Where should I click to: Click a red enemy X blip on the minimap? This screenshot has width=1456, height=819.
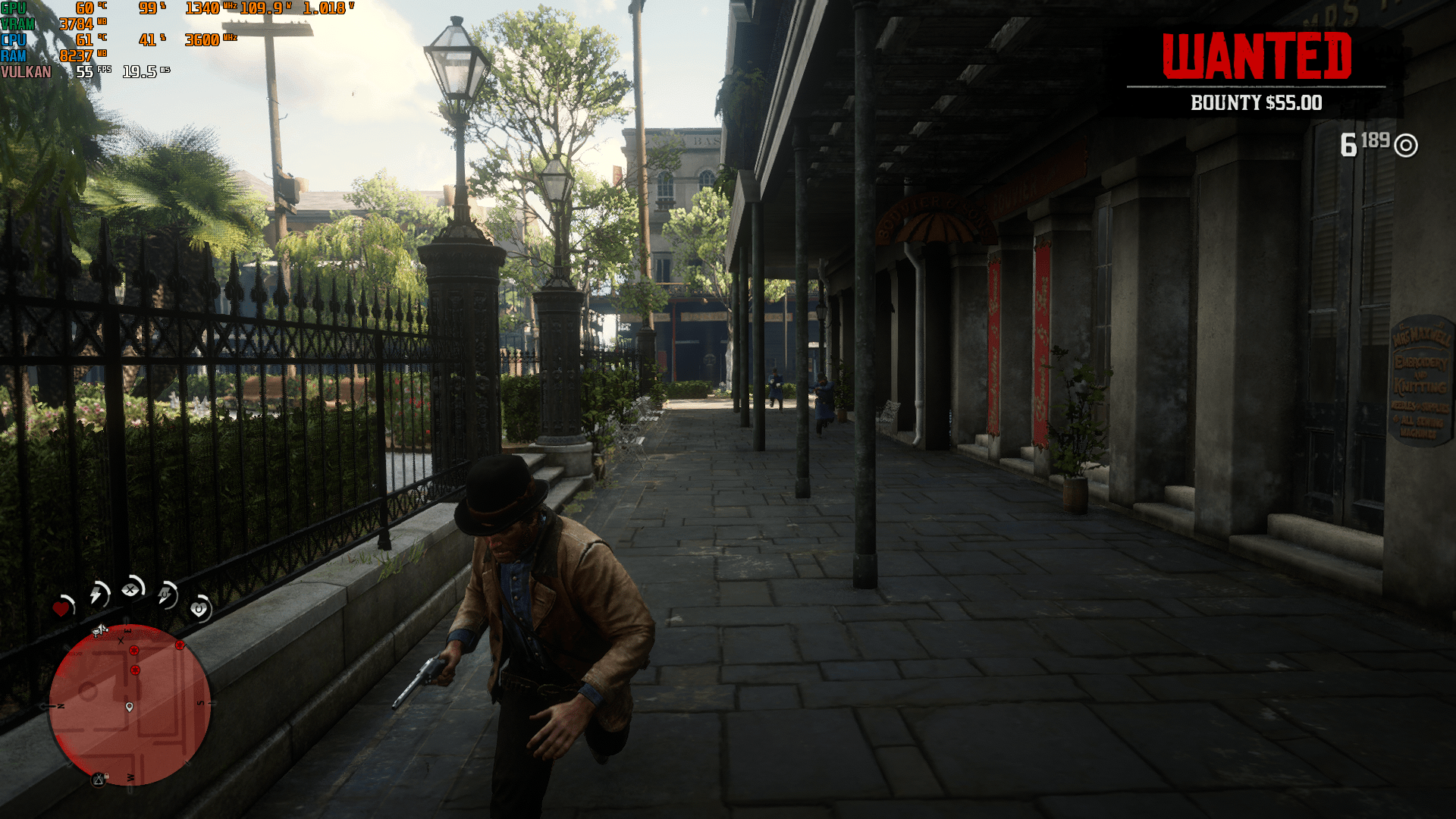[135, 651]
